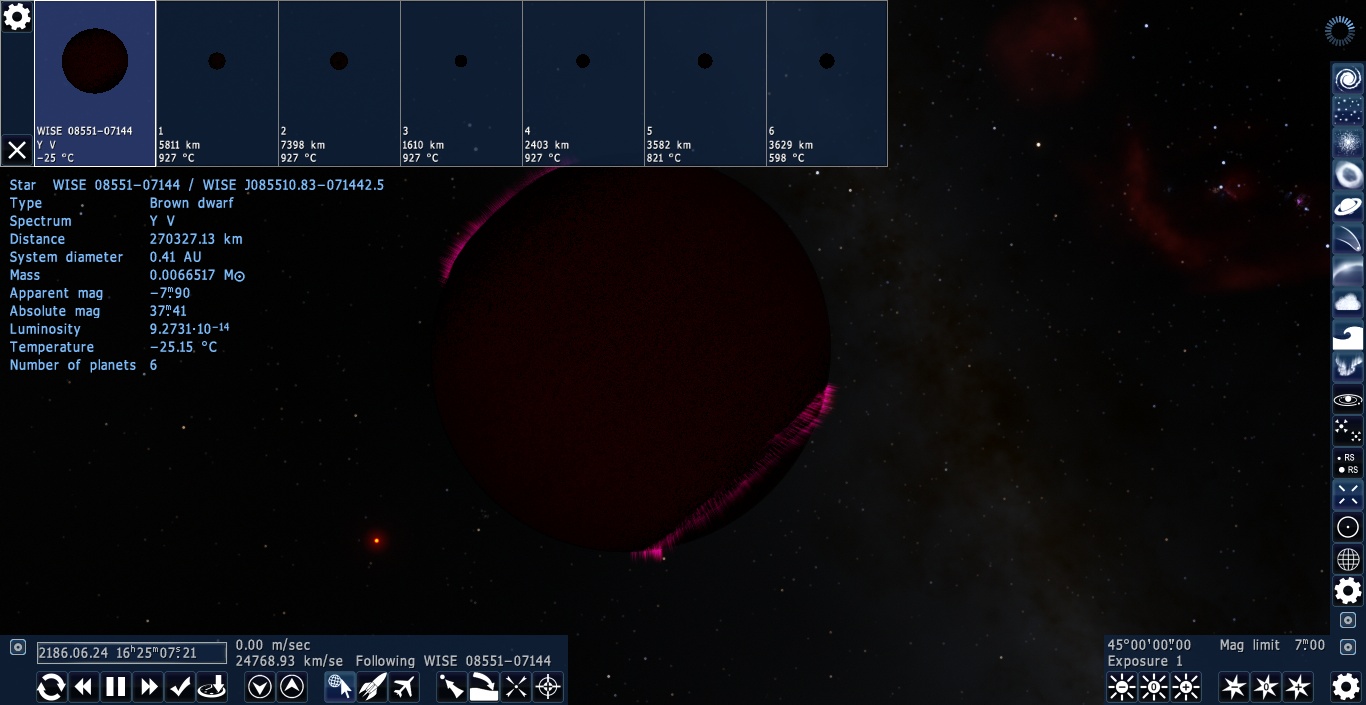
Task: Speed up time with fast-forward button
Action: point(149,687)
